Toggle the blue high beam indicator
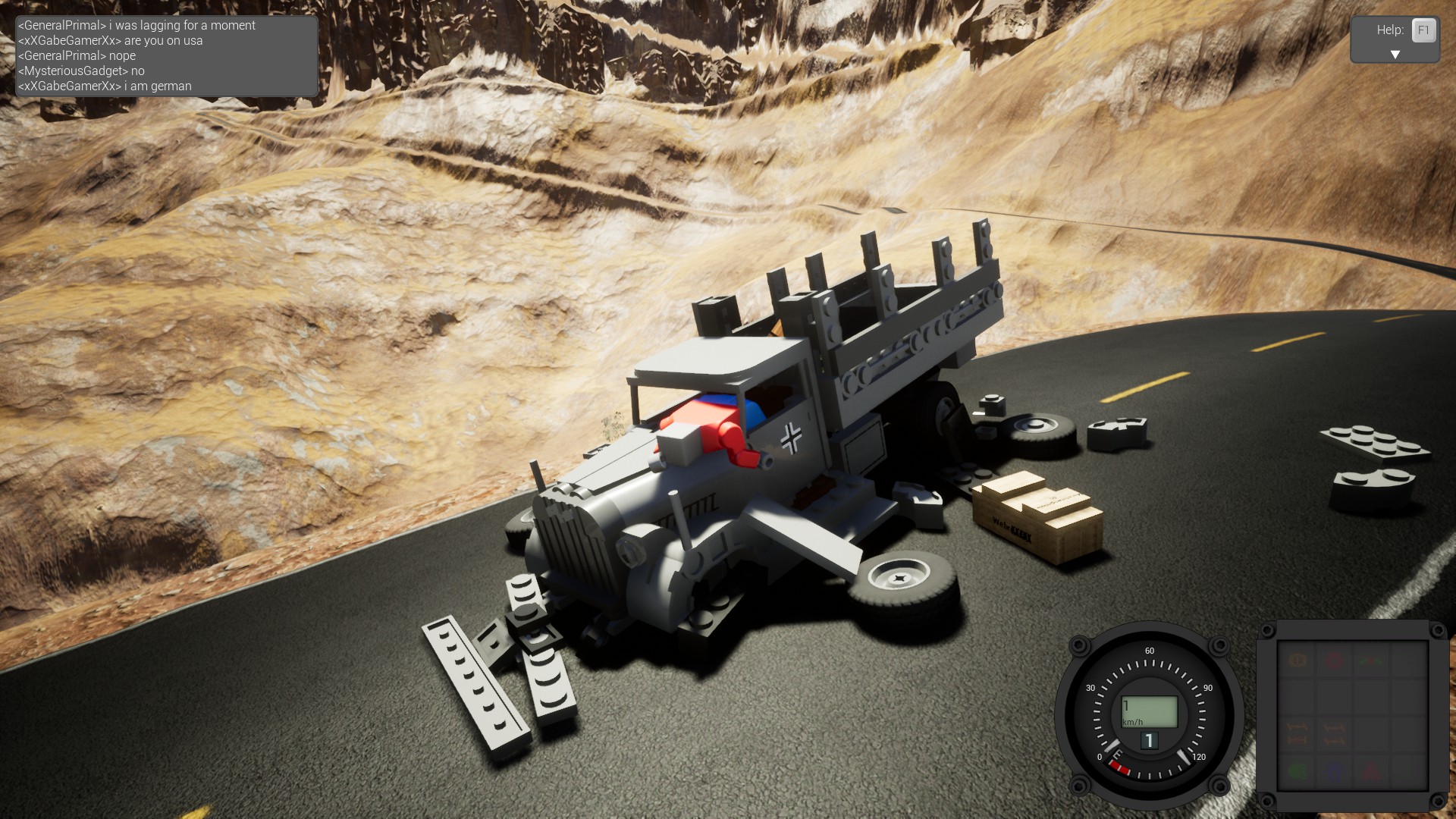This screenshot has height=819, width=1456. click(1334, 773)
